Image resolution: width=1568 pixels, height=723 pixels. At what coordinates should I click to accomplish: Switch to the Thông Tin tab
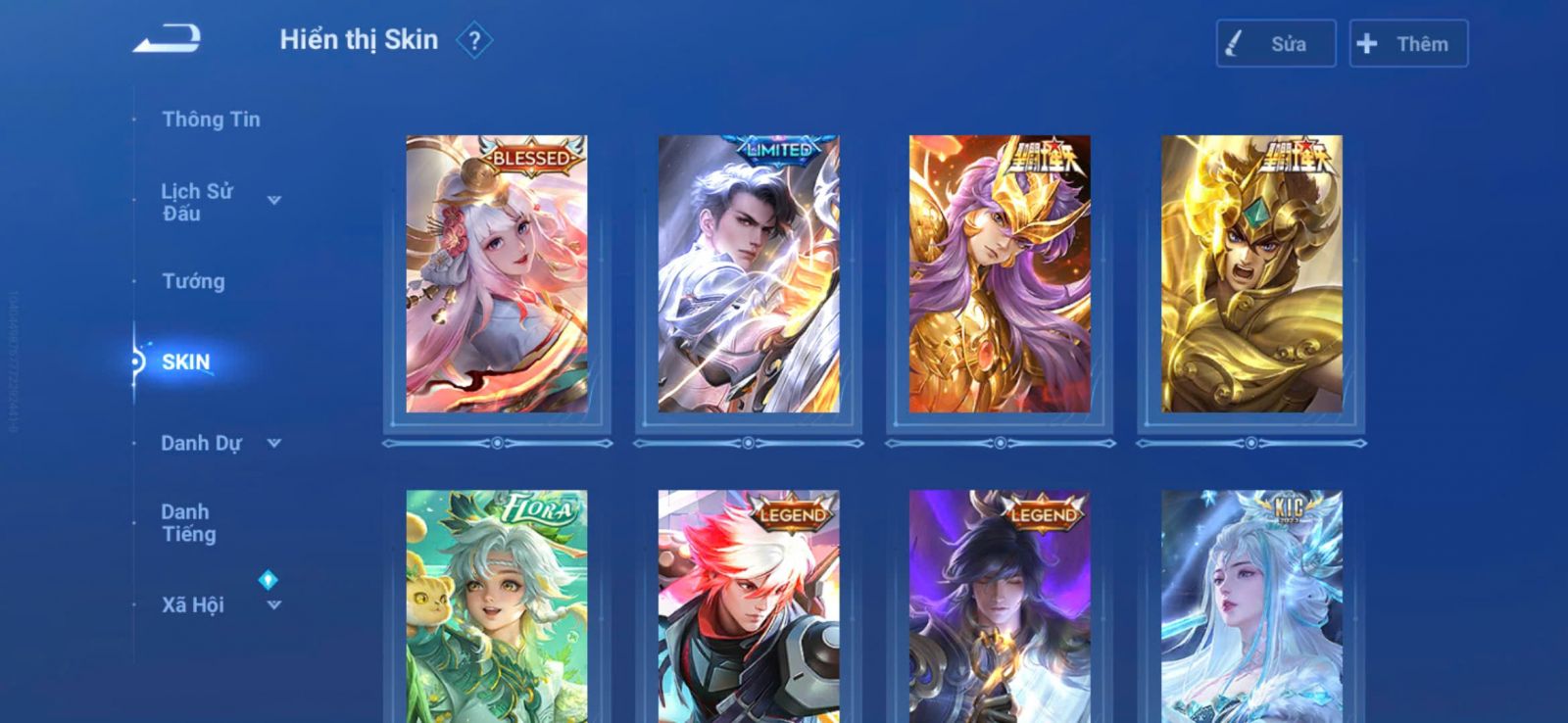coord(211,120)
